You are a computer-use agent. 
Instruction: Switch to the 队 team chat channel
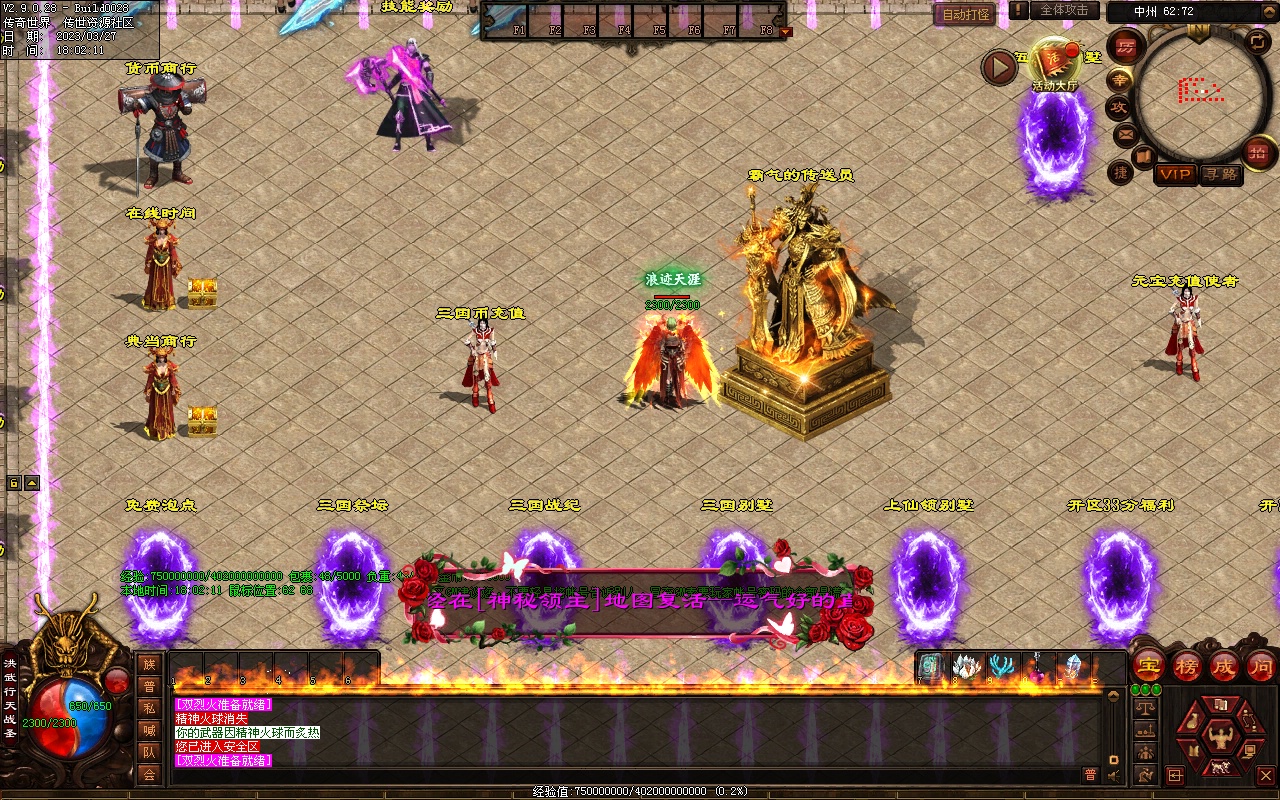click(x=149, y=752)
